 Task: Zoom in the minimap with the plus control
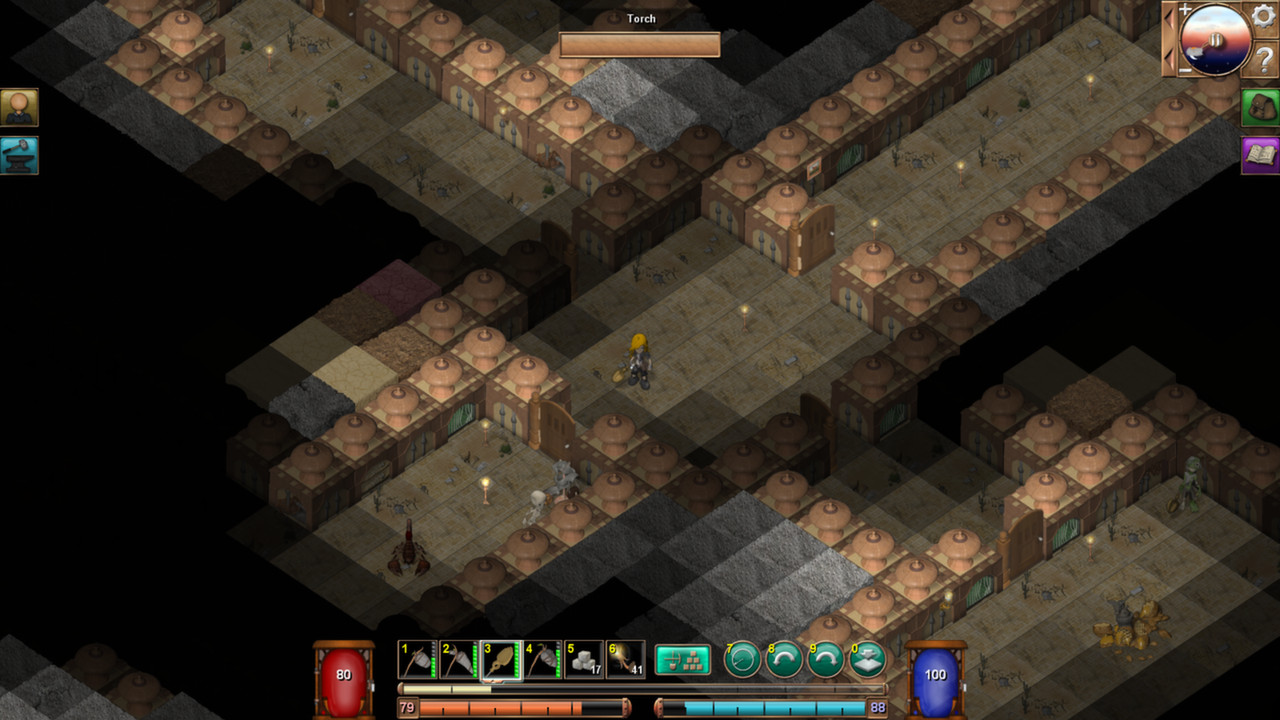pos(1186,9)
